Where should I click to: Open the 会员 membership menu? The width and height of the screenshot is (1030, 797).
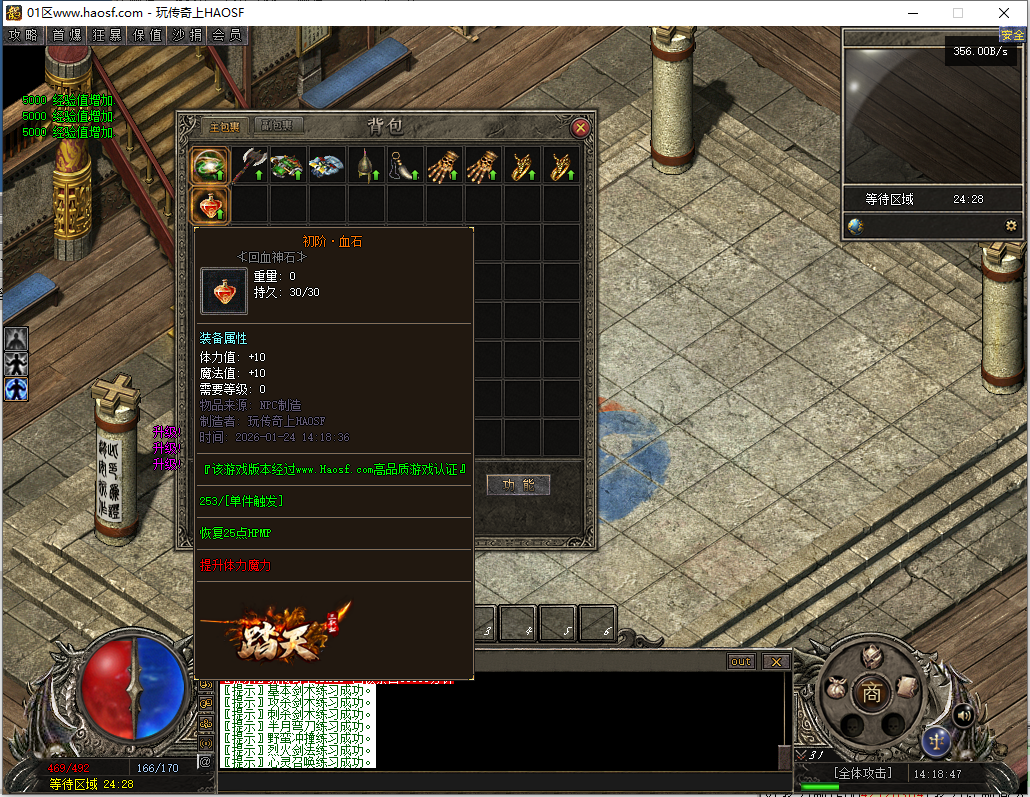tap(228, 34)
